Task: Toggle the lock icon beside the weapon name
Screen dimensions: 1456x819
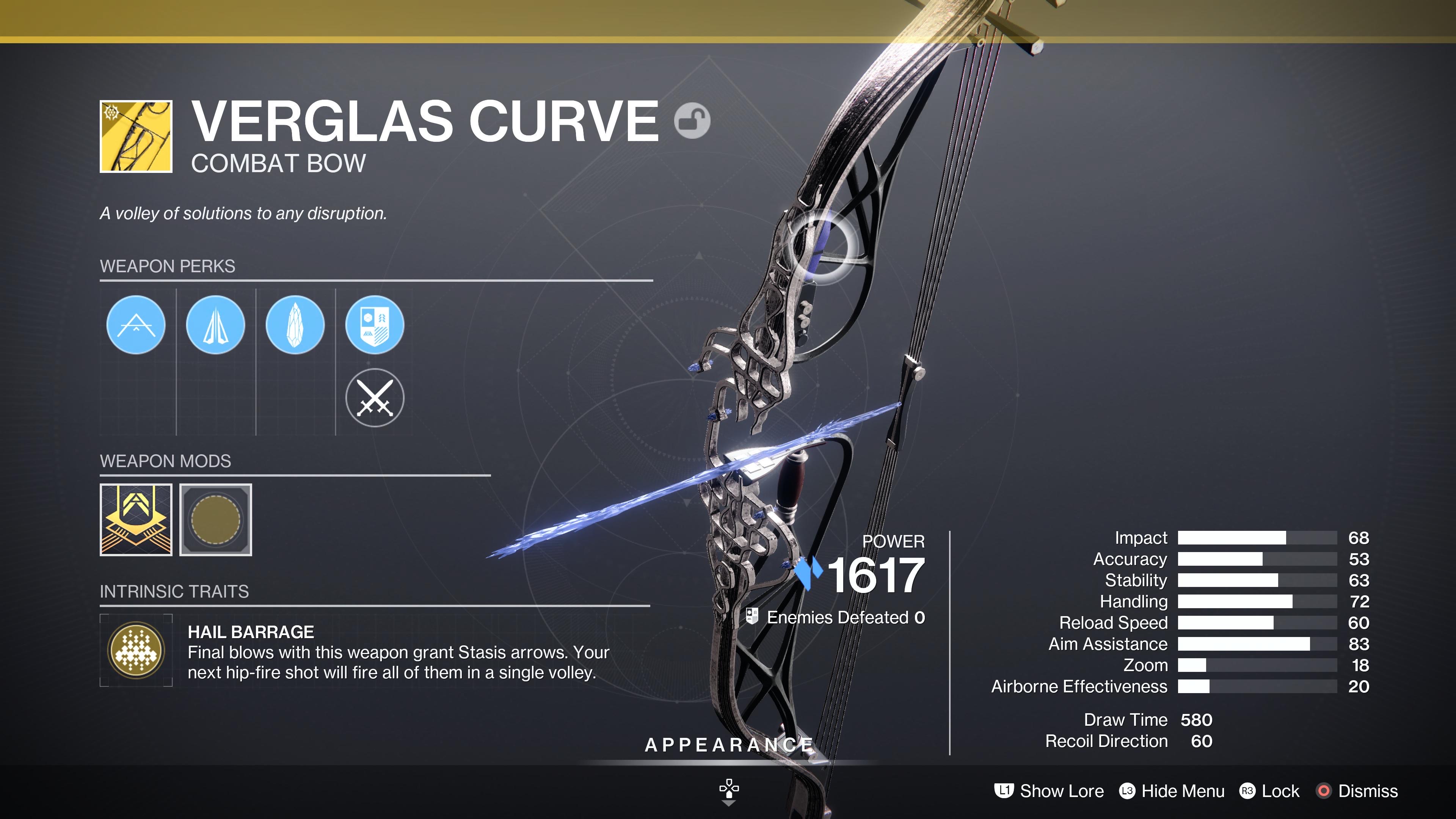Action: pyautogui.click(x=692, y=121)
